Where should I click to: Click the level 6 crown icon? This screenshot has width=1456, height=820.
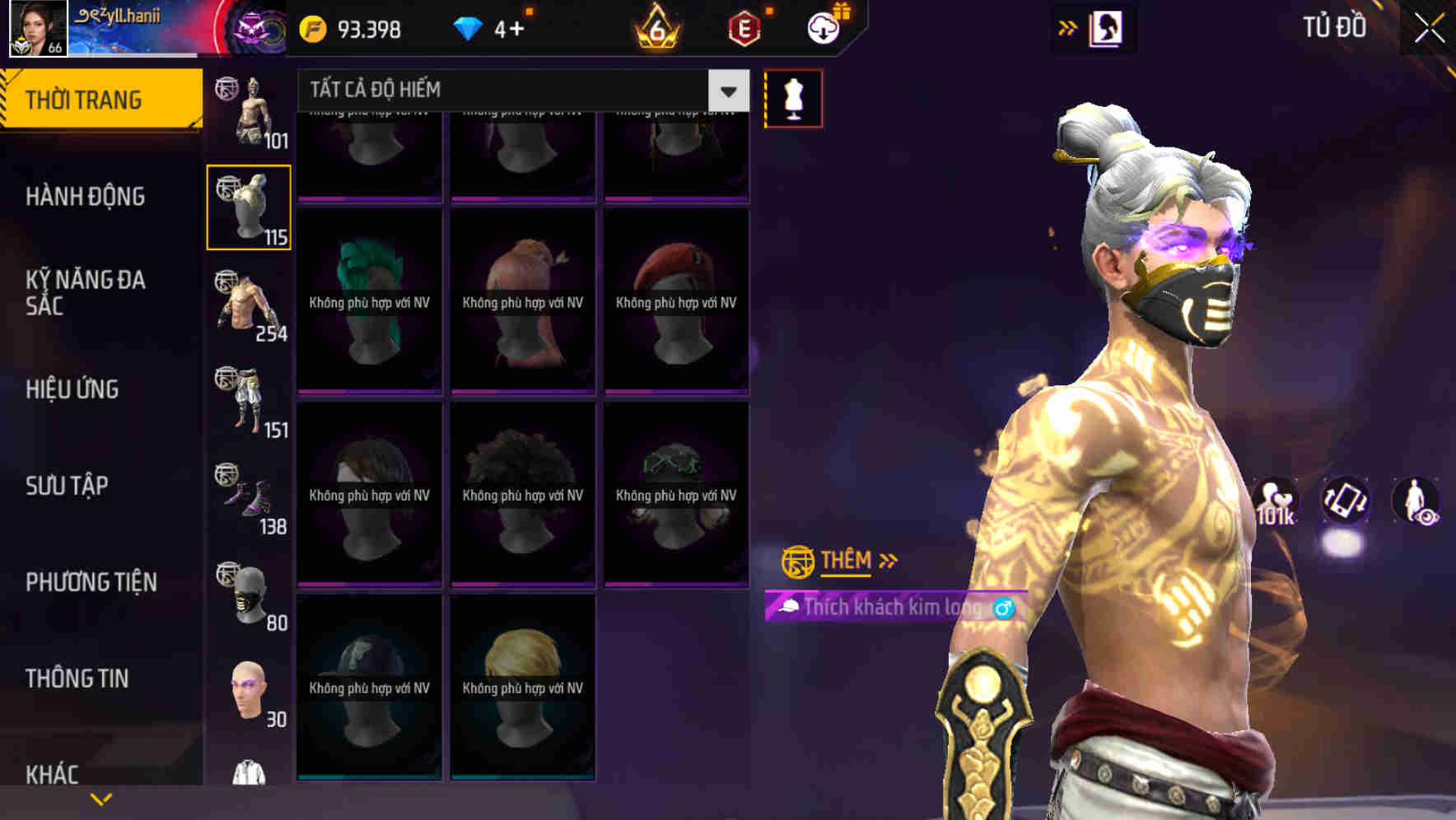click(655, 27)
